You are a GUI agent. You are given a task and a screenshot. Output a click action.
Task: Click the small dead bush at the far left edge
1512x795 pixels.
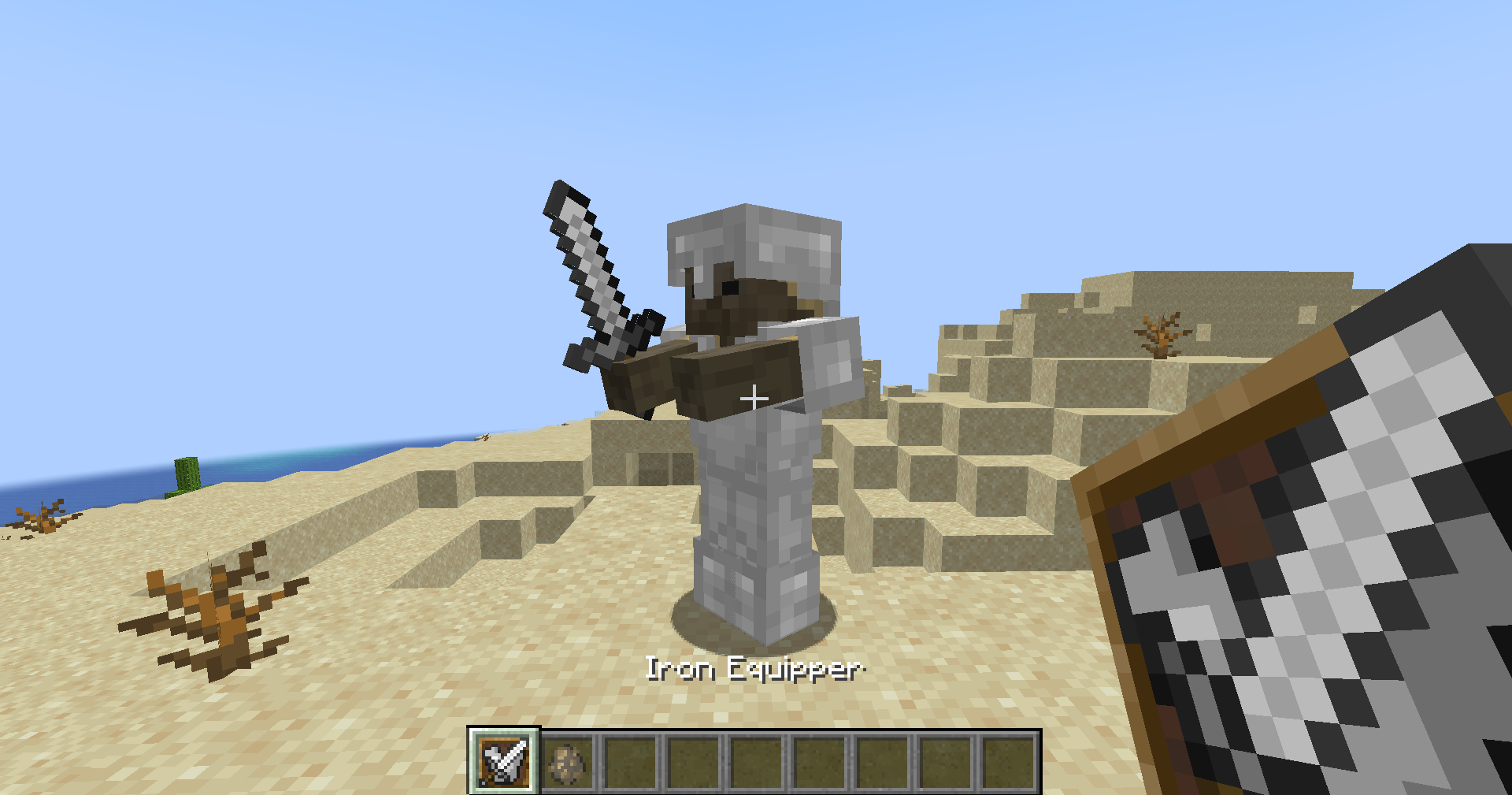(x=35, y=516)
